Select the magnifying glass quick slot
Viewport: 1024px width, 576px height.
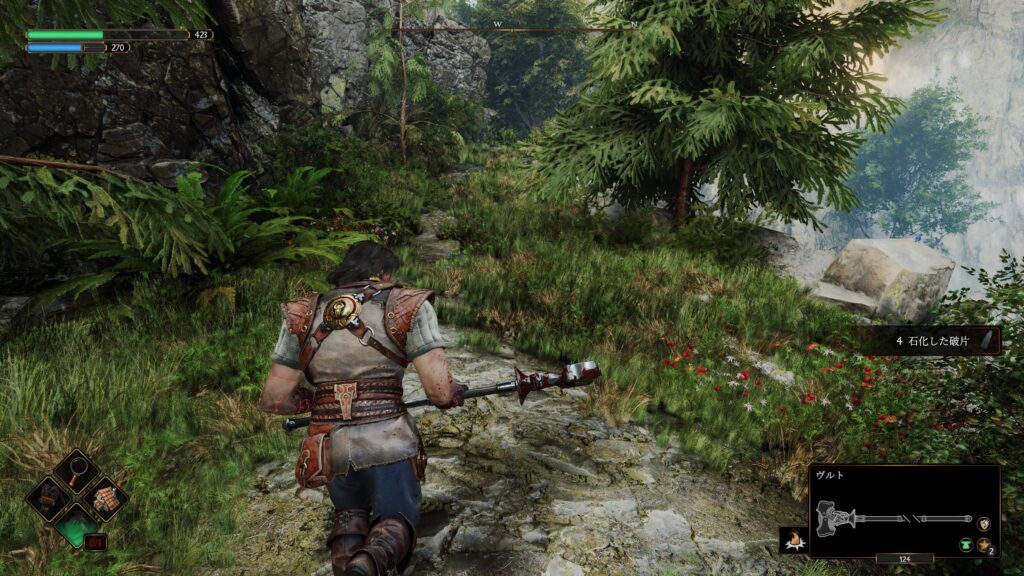(77, 470)
